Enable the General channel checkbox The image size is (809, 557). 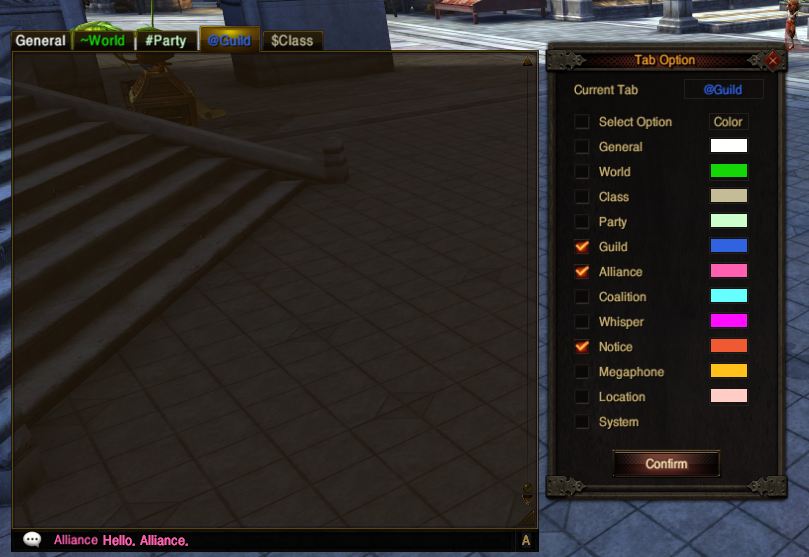pyautogui.click(x=582, y=147)
